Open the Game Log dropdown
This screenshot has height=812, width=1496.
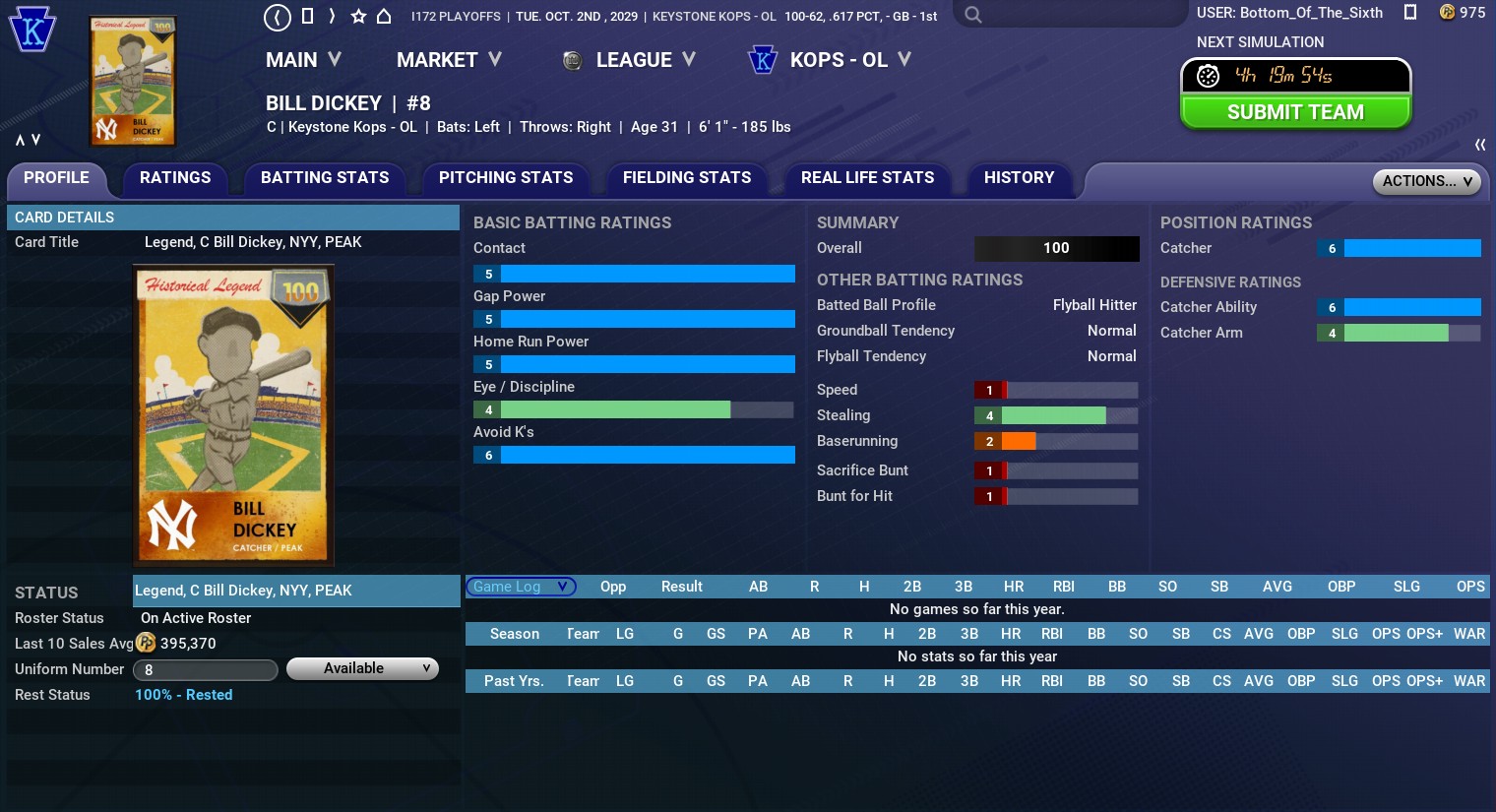(x=520, y=587)
